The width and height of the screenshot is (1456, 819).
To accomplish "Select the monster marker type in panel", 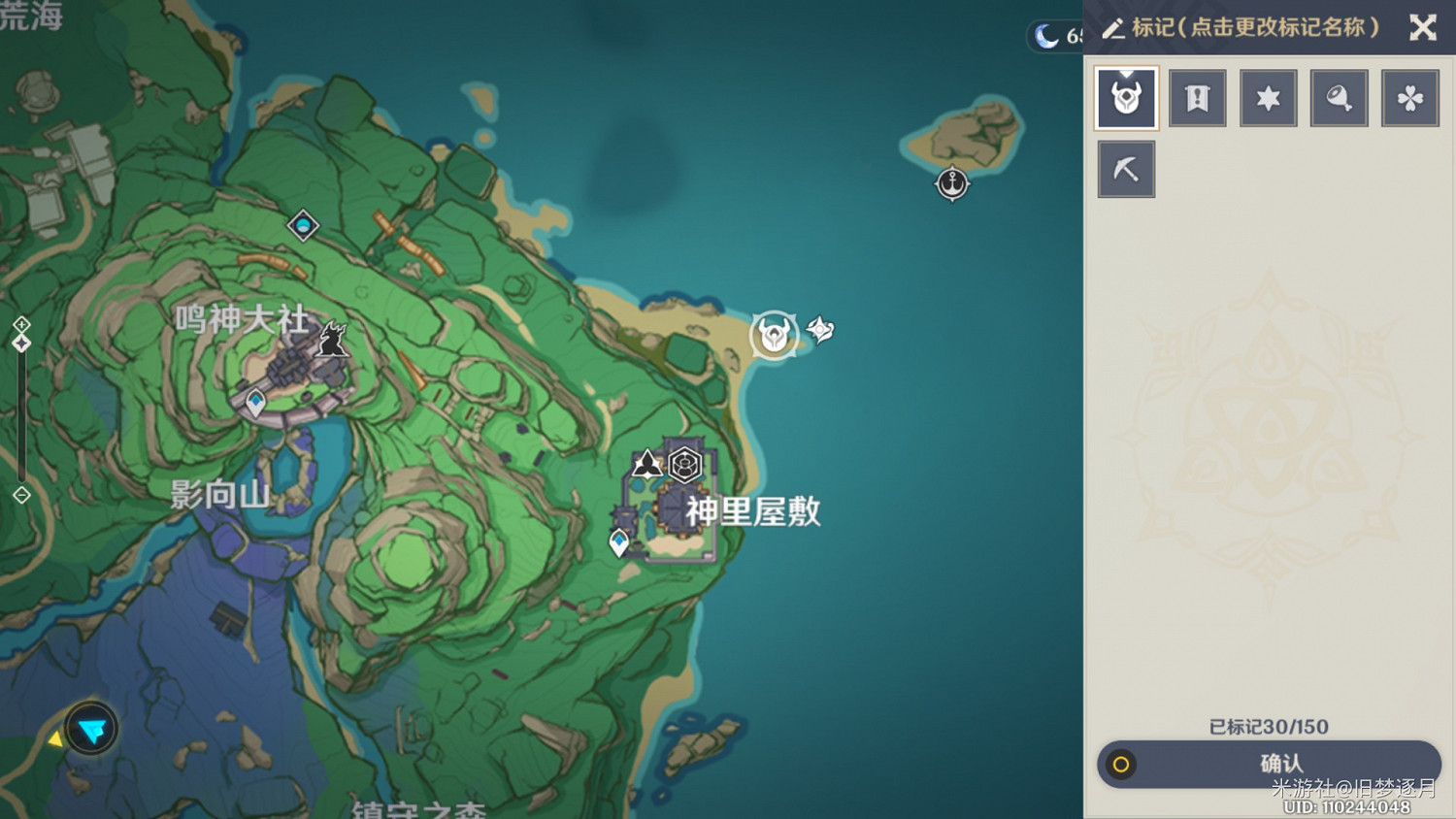I will [x=1126, y=97].
